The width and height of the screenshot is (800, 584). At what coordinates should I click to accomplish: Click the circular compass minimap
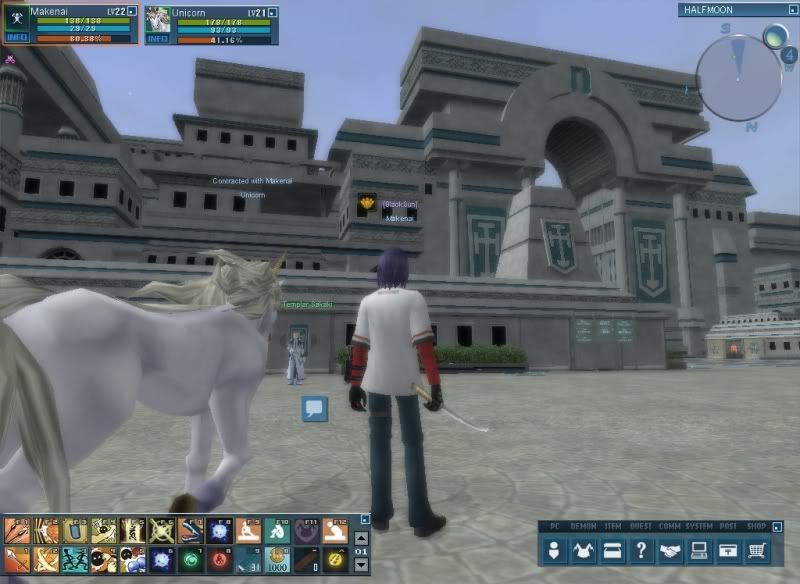click(x=737, y=70)
